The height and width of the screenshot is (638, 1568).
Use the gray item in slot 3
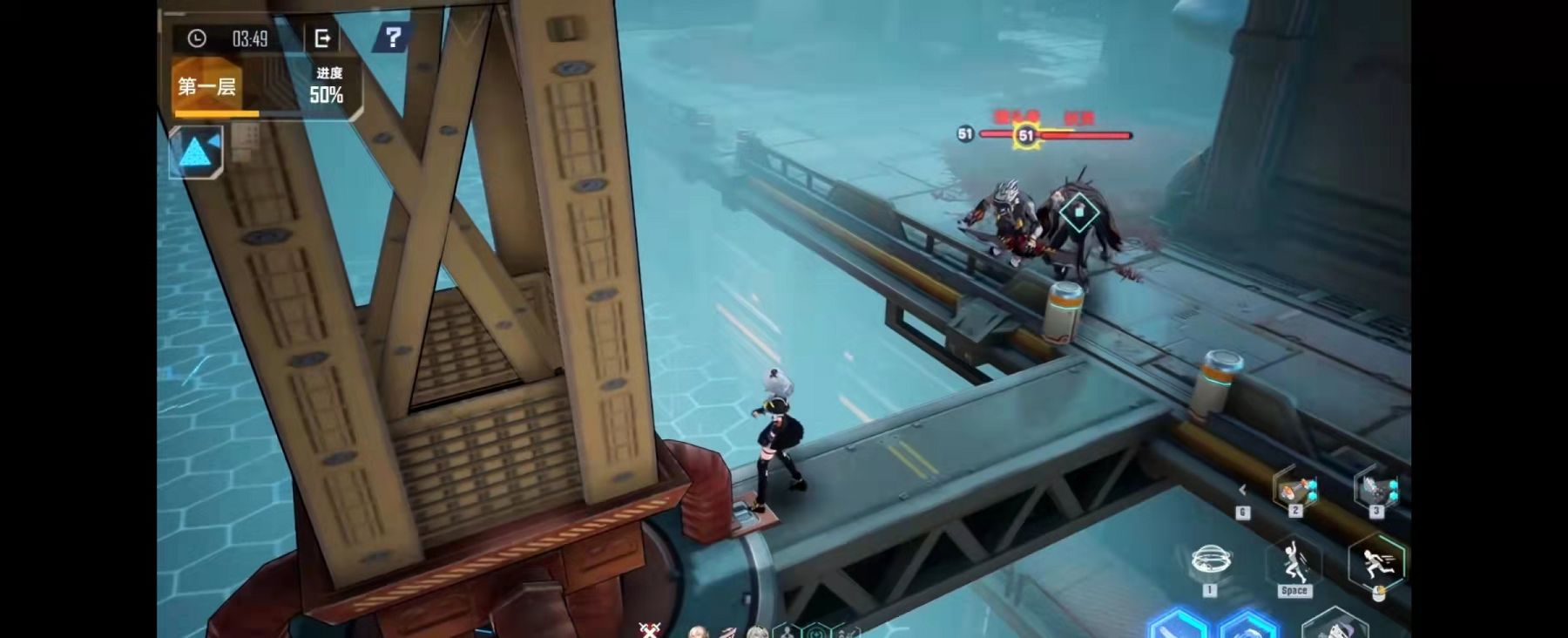coord(1377,489)
